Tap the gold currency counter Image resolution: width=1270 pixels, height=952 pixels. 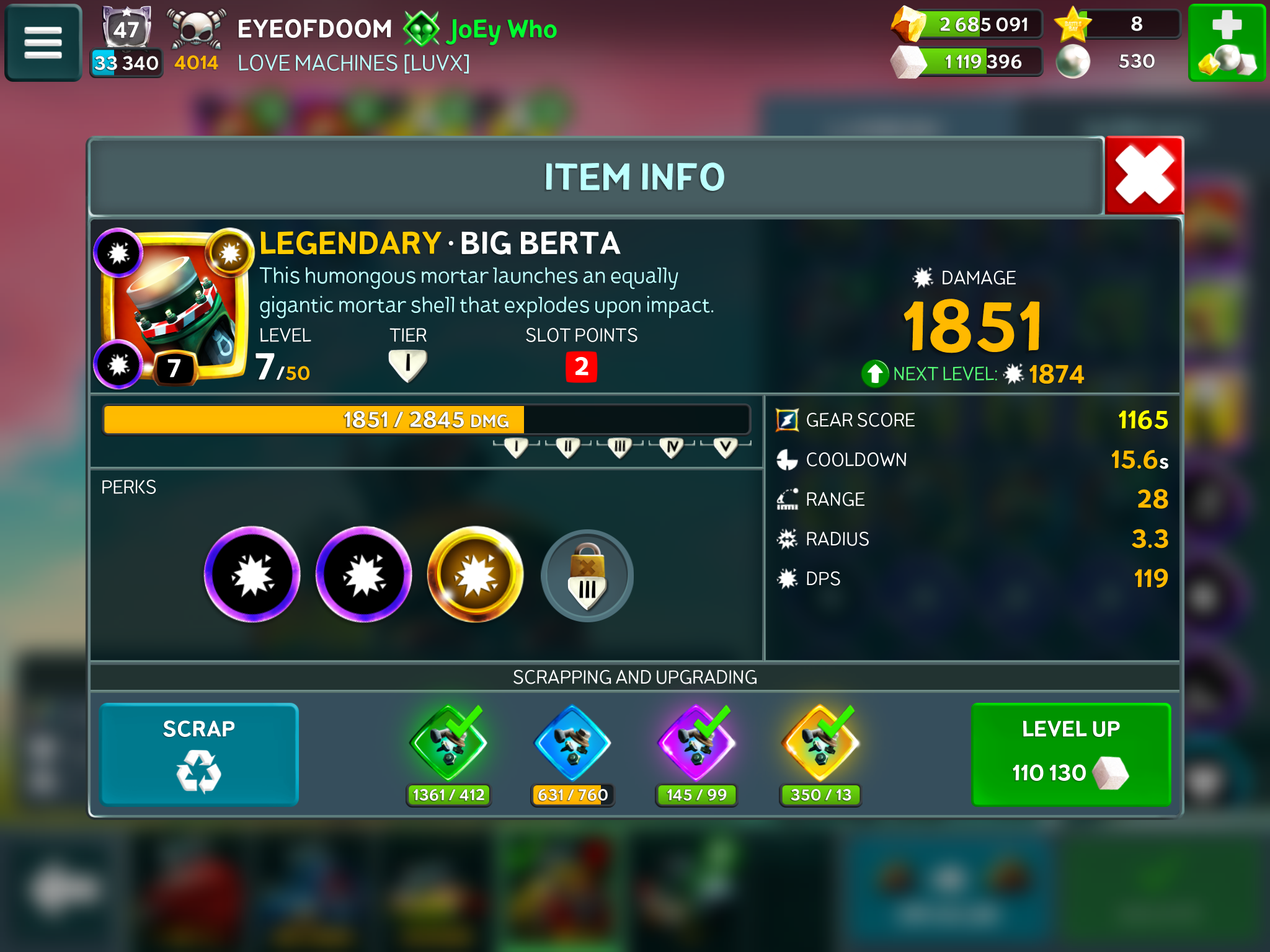[x=967, y=25]
